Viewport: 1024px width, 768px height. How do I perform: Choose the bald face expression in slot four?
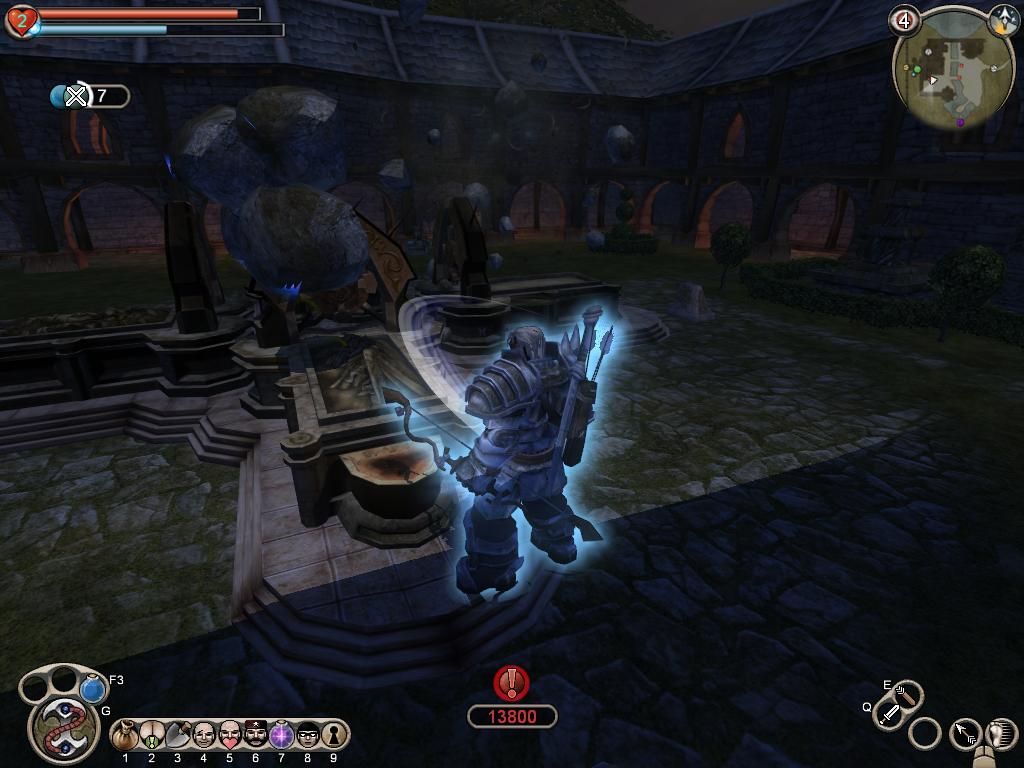click(203, 735)
